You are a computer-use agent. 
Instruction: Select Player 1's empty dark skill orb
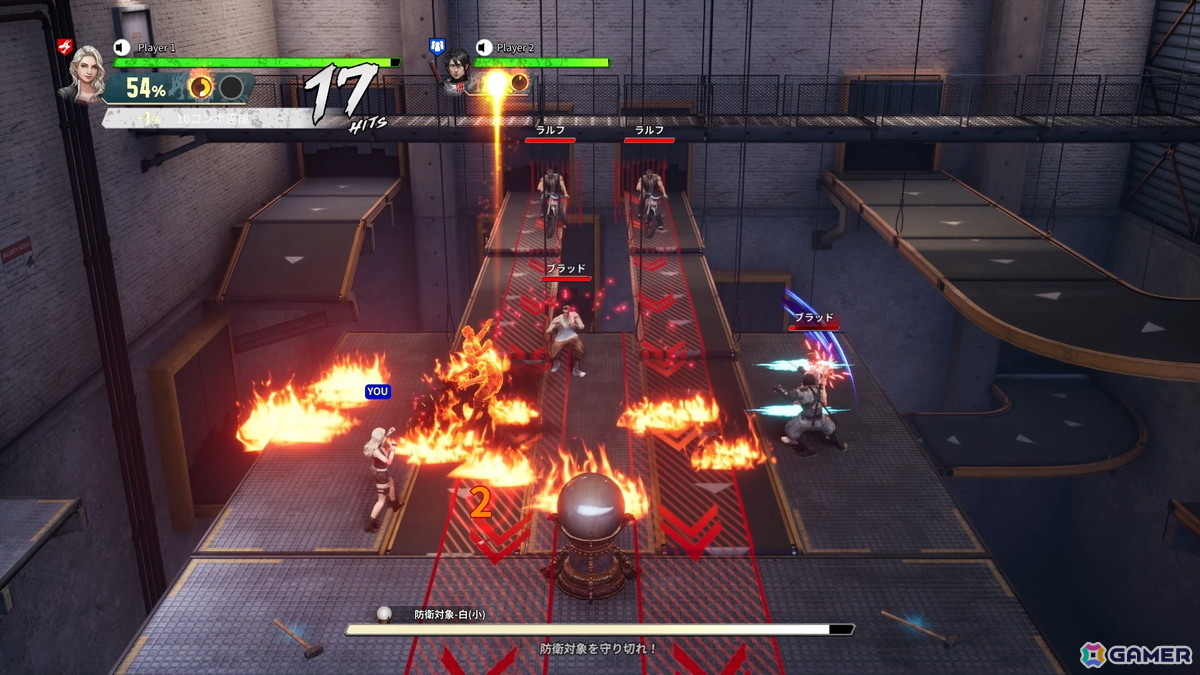click(x=231, y=87)
